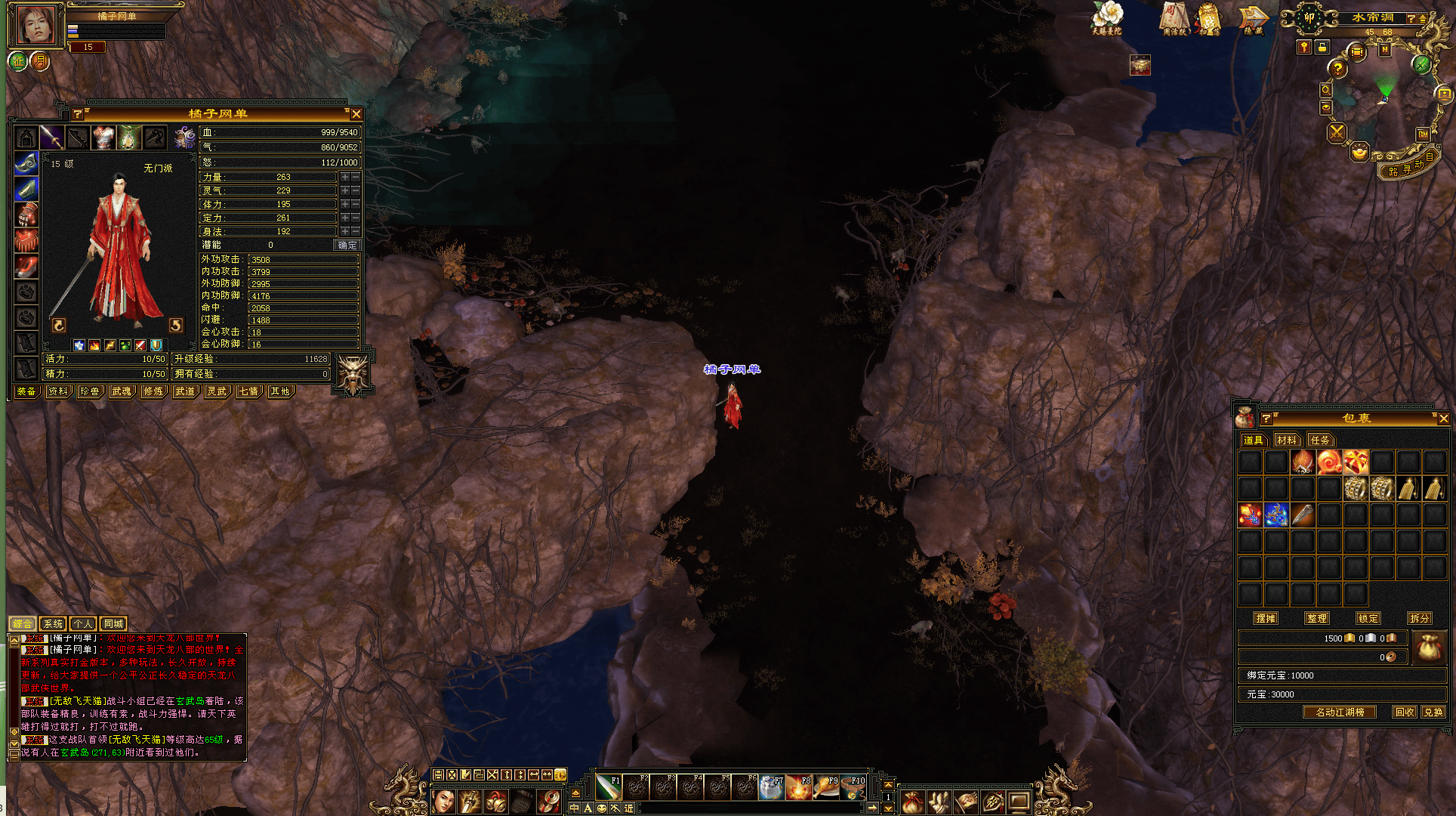Image resolution: width=1456 pixels, height=816 pixels.
Task: Switch chat to the 系统 tab
Action: tap(53, 623)
